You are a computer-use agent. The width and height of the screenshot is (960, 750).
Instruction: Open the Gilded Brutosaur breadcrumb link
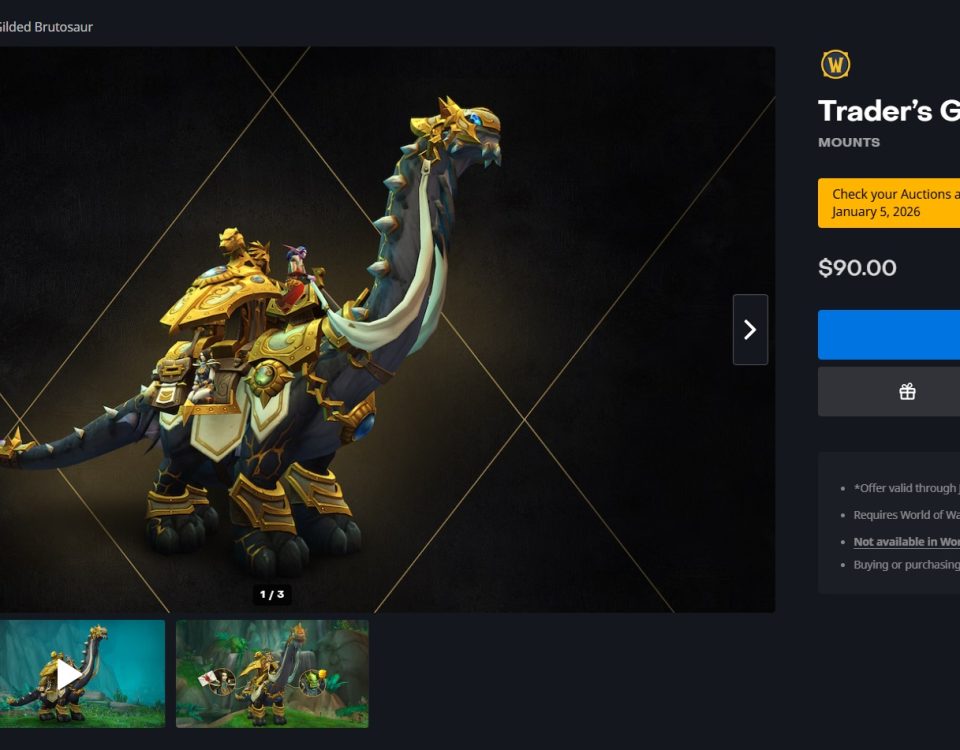[x=45, y=27]
